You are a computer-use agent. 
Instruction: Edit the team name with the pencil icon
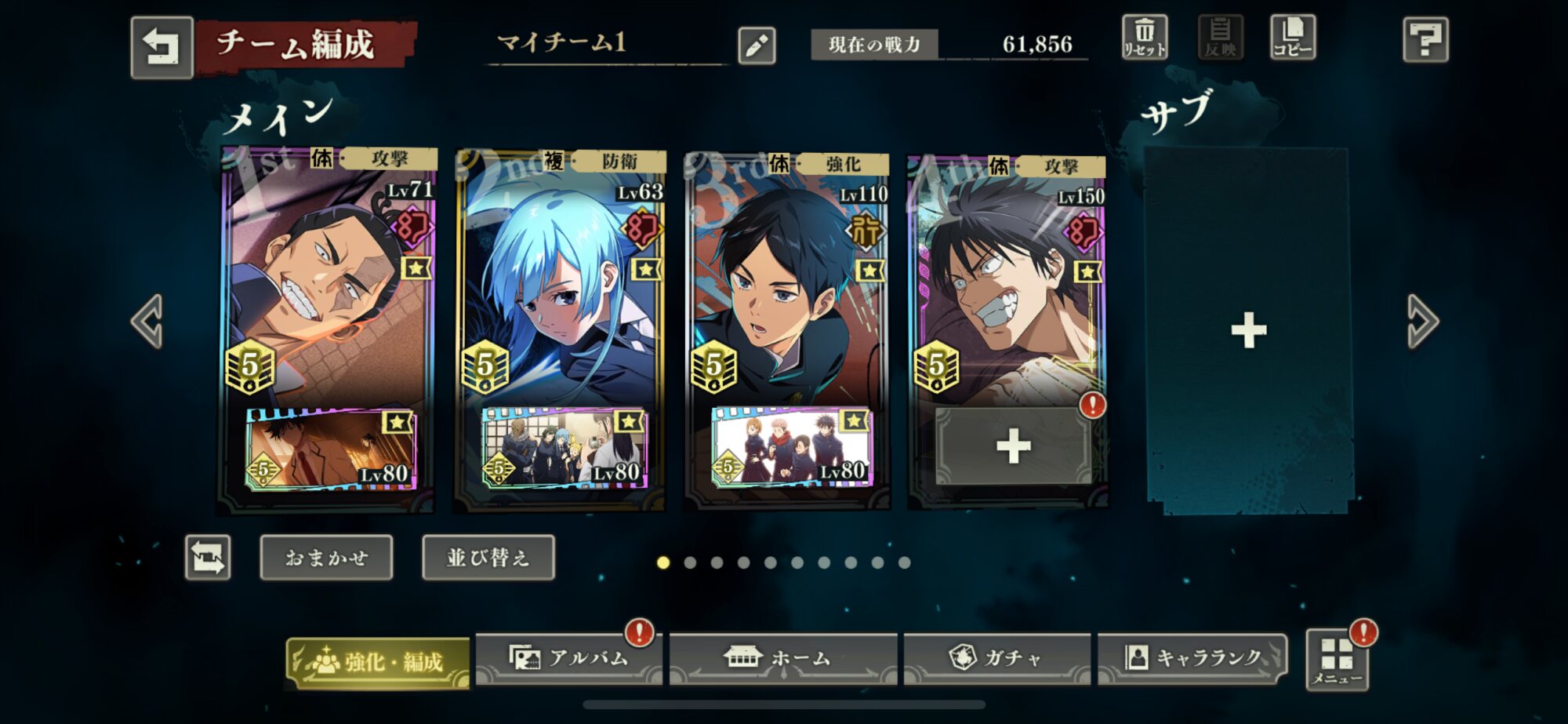click(757, 45)
